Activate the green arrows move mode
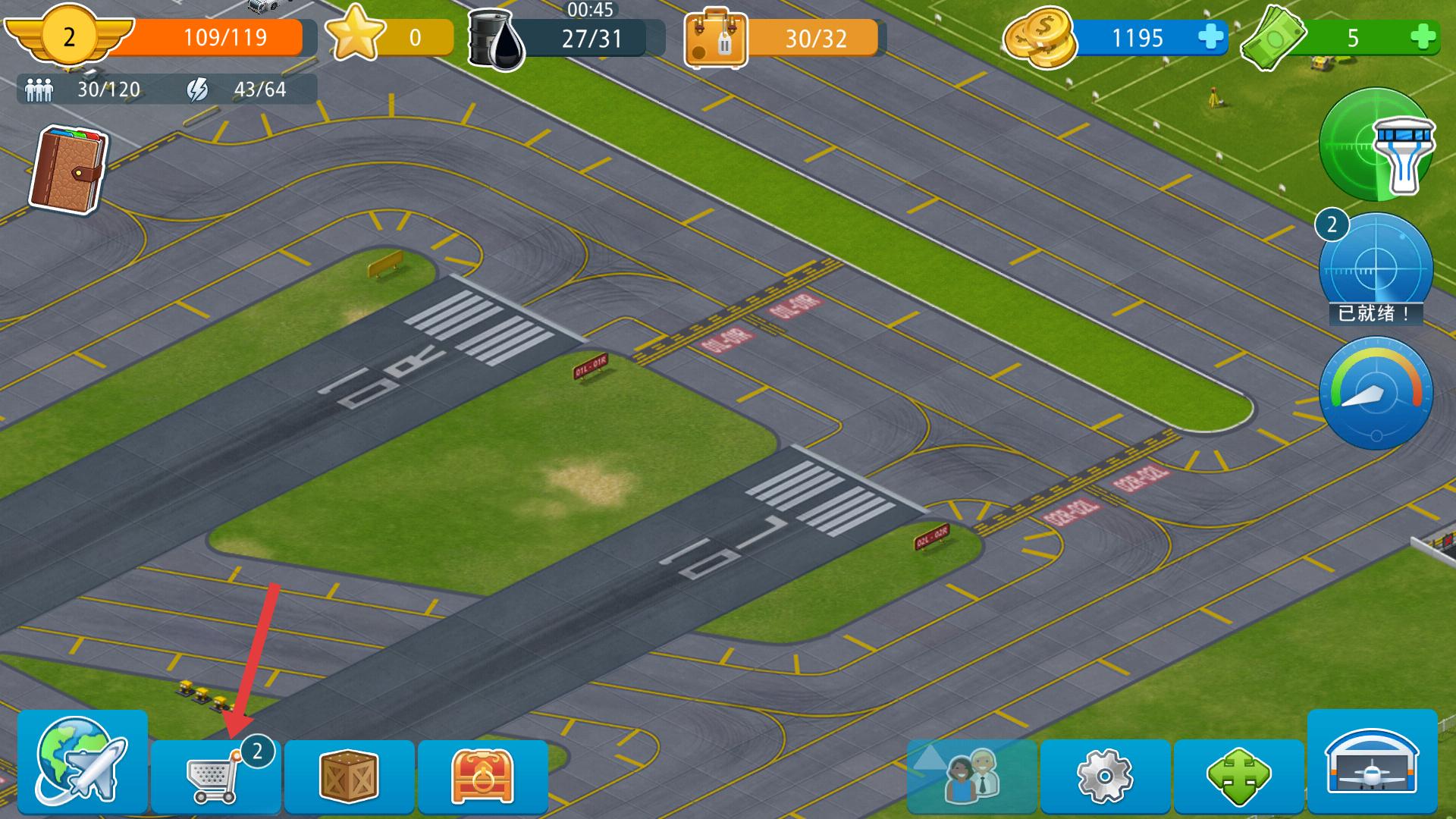 pyautogui.click(x=1238, y=777)
